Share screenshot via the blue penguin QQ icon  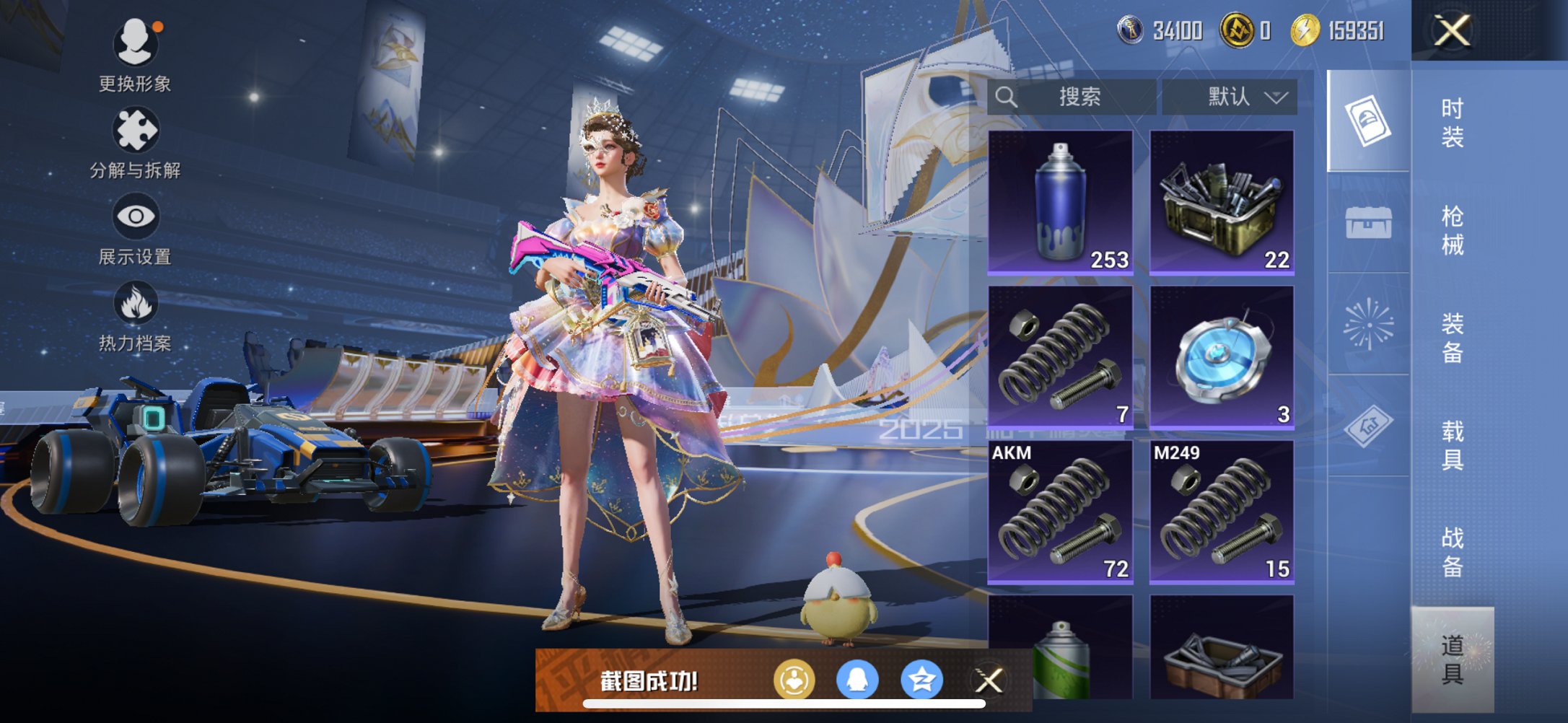point(857,680)
